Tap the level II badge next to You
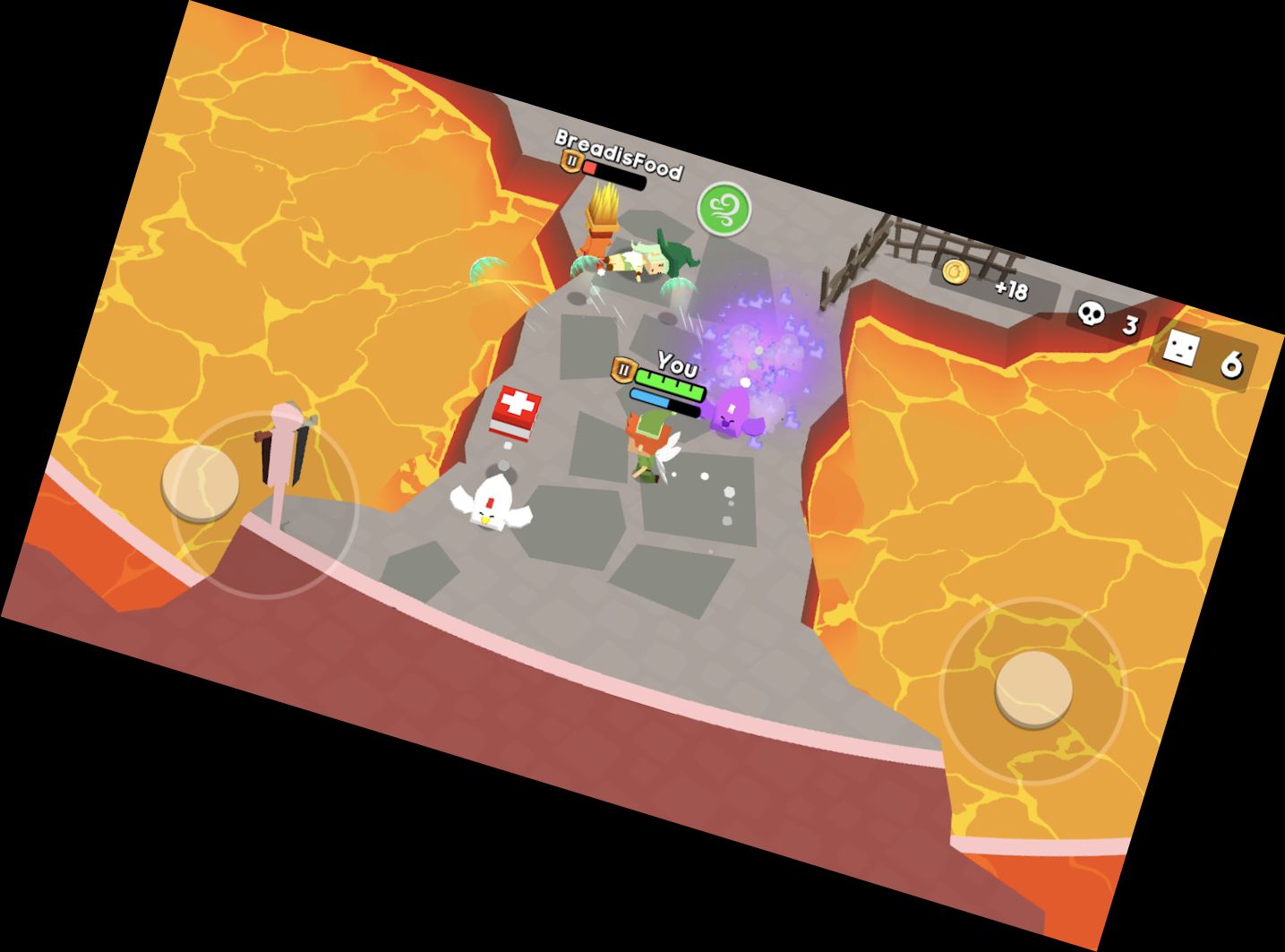The width and height of the screenshot is (1285, 952). (624, 368)
